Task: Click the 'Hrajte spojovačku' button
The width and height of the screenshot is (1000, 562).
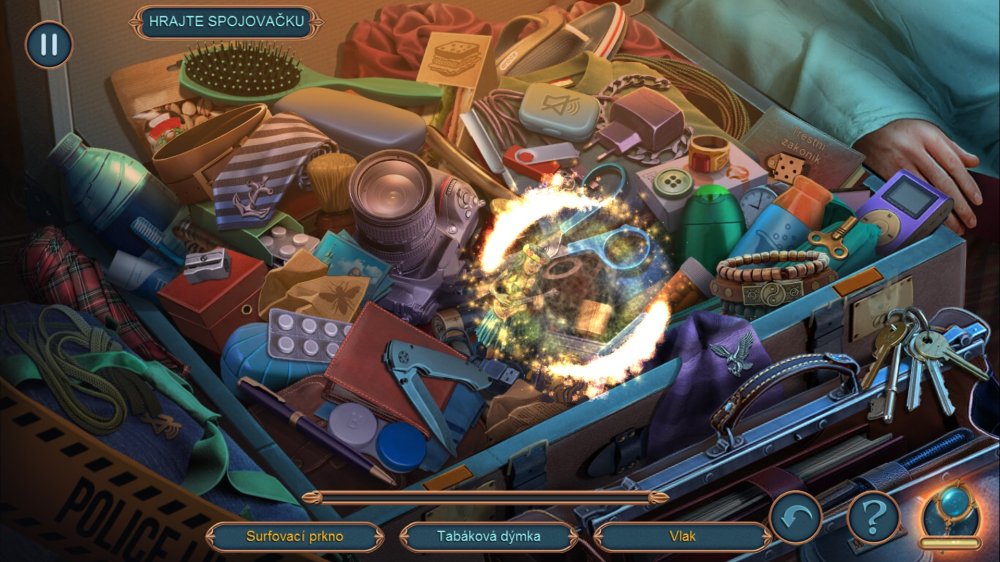Action: pyautogui.click(x=225, y=22)
